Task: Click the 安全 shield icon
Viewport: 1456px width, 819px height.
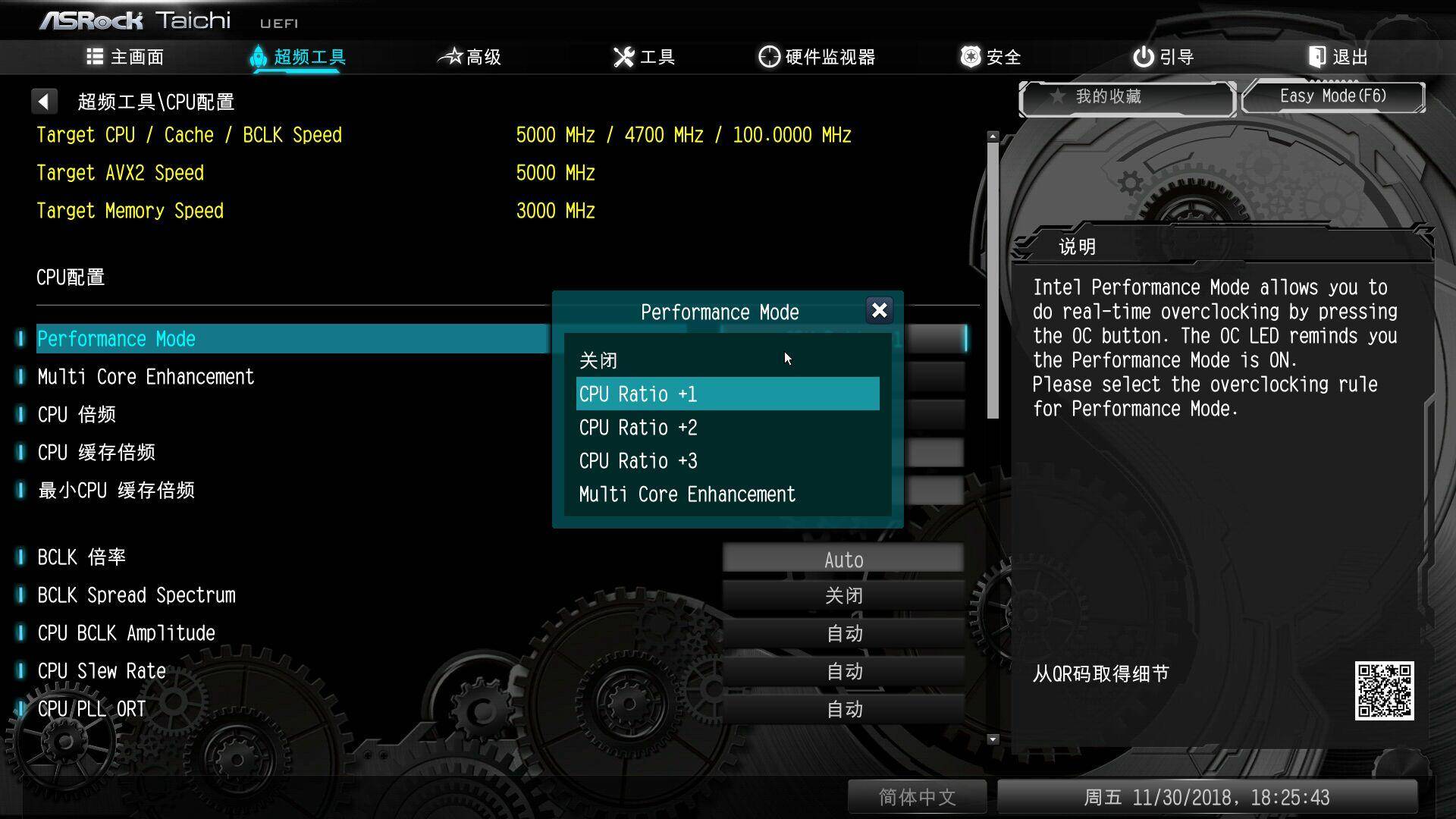Action: tap(969, 56)
